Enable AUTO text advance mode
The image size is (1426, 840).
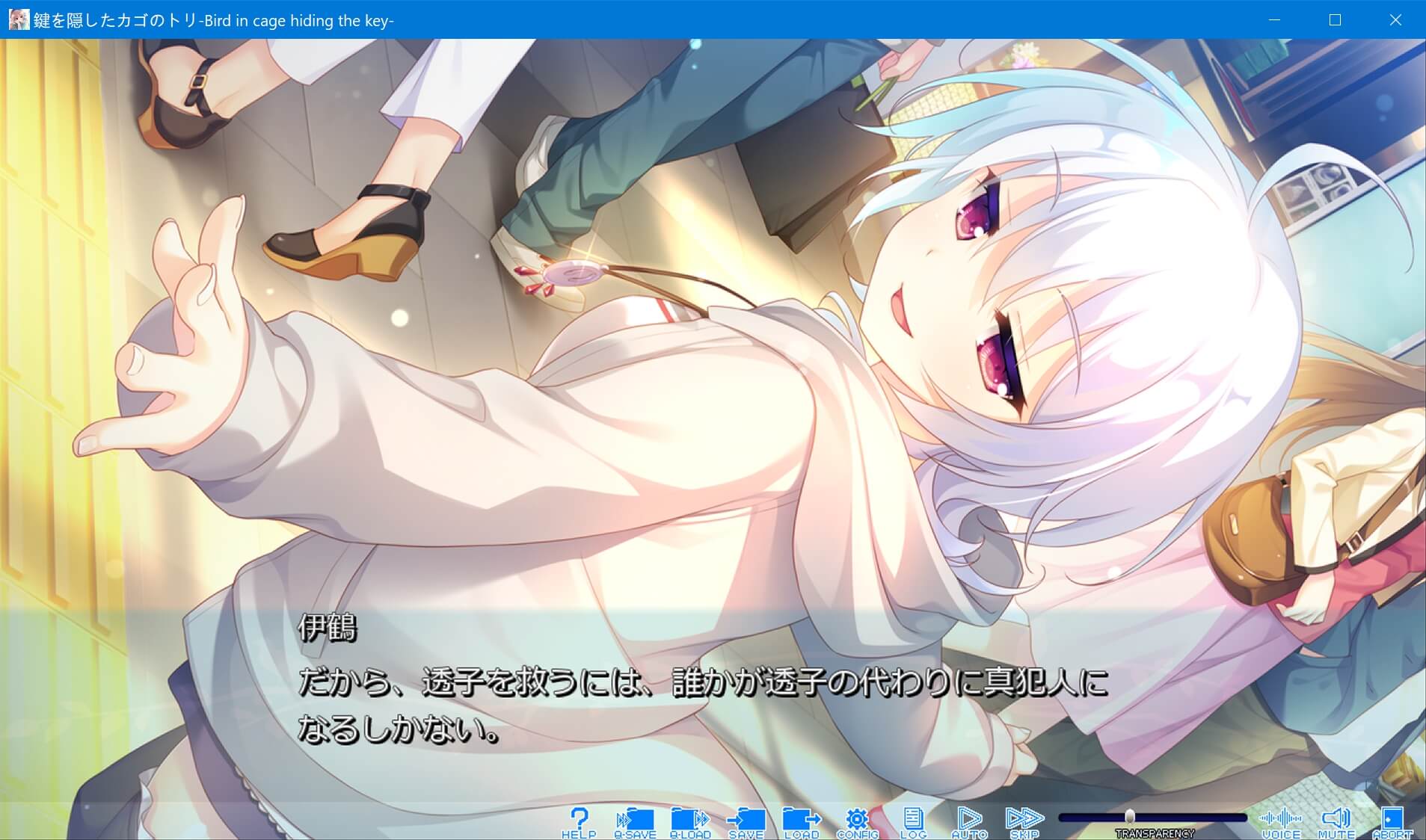(970, 820)
